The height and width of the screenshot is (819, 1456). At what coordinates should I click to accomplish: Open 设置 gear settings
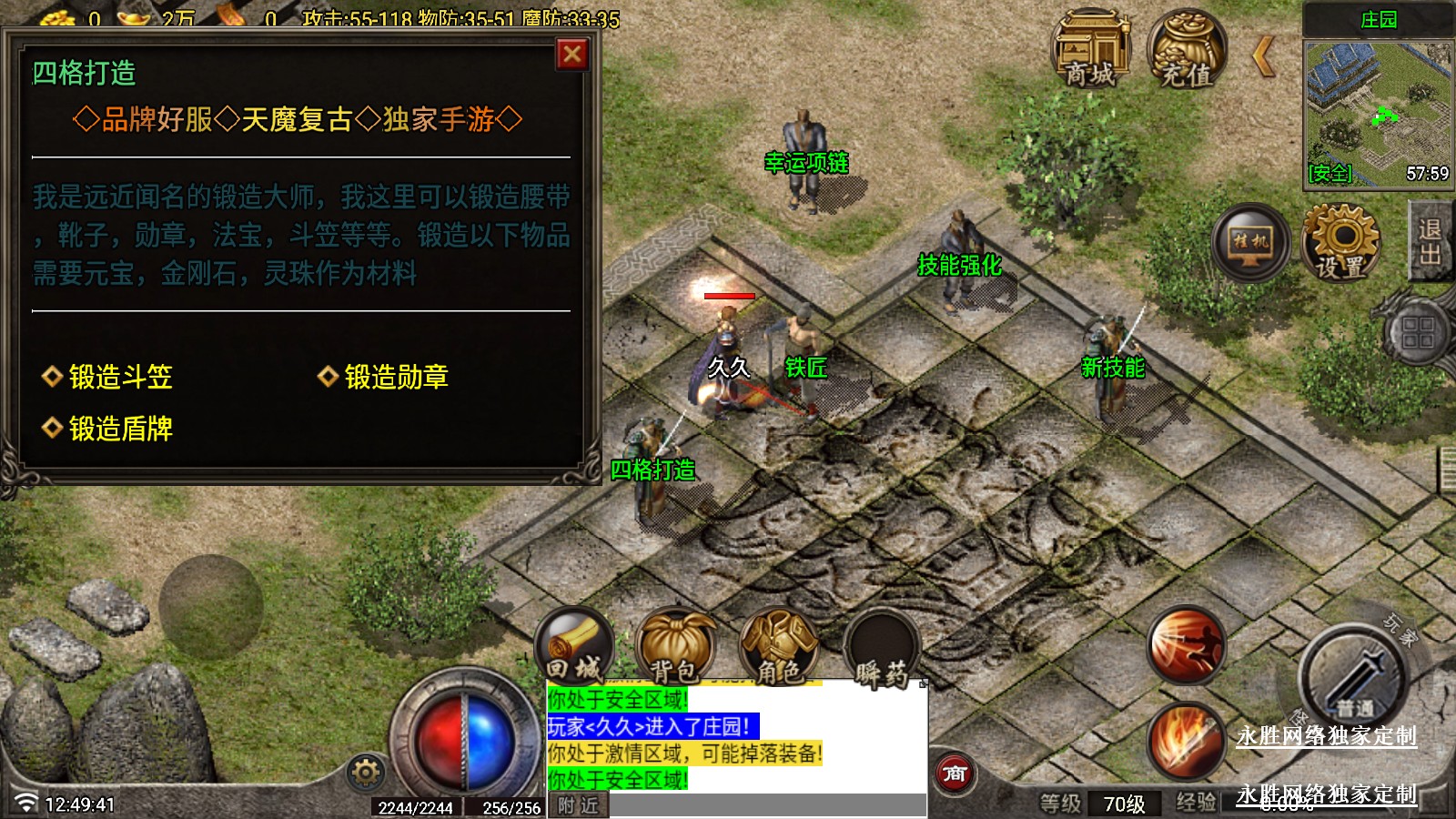click(1340, 242)
